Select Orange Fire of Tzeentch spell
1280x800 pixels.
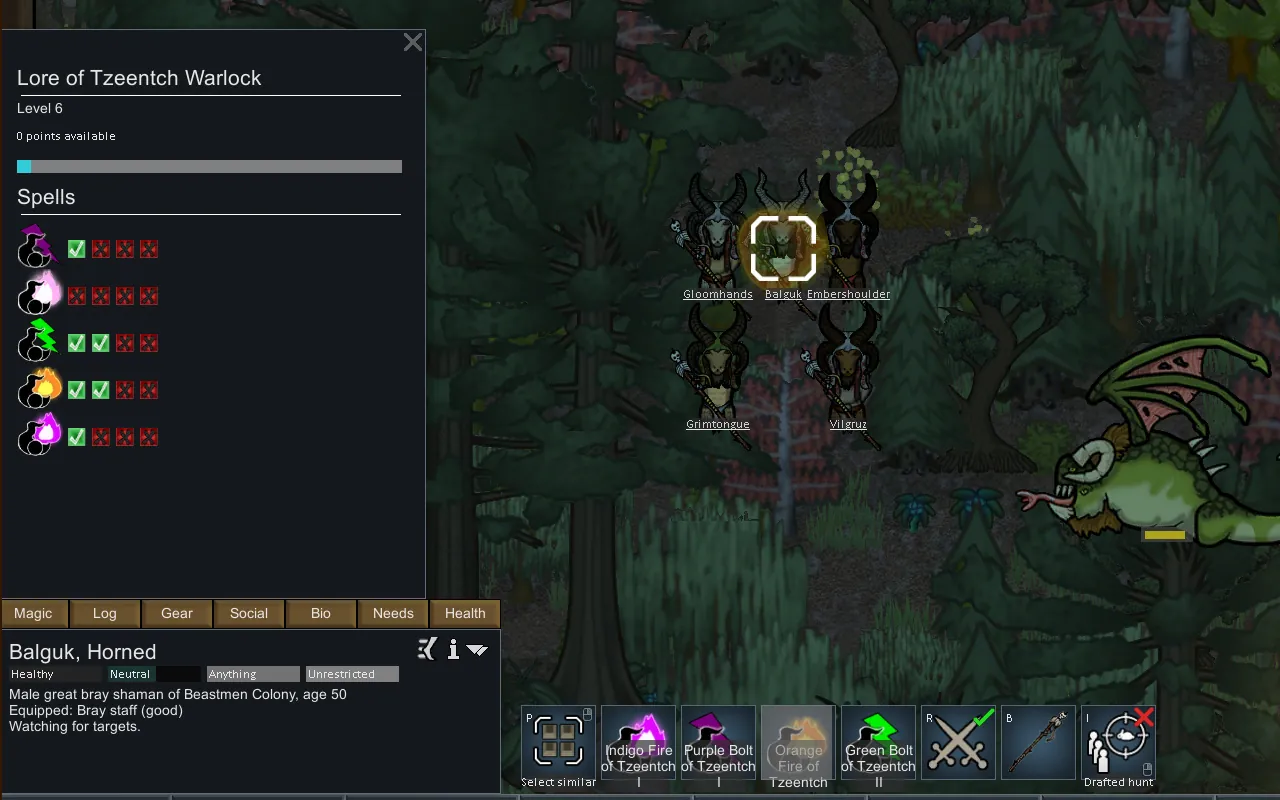coord(798,743)
